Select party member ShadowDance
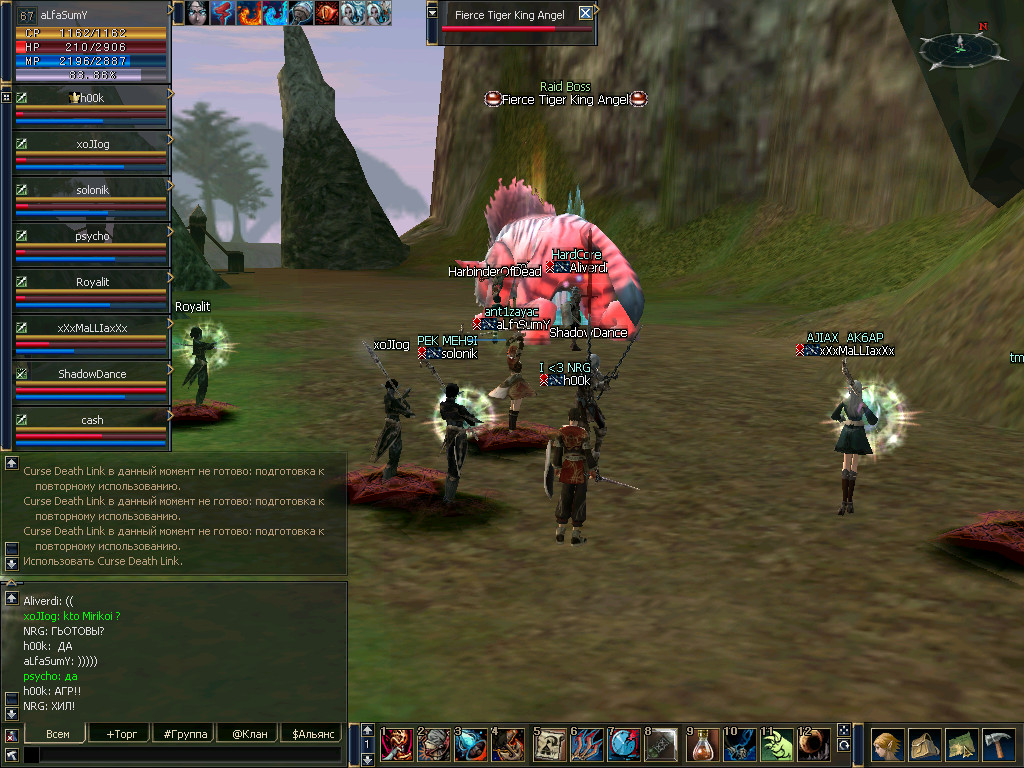Viewport: 1024px width, 768px height. [92, 374]
